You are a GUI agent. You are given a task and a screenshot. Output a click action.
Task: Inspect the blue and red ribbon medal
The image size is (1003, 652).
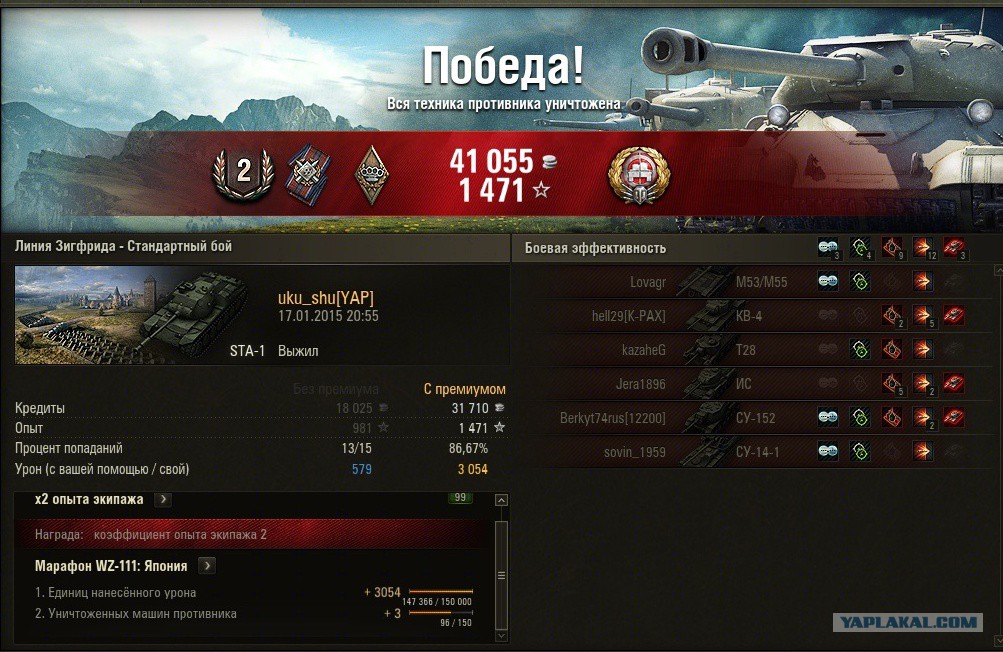pos(306,173)
